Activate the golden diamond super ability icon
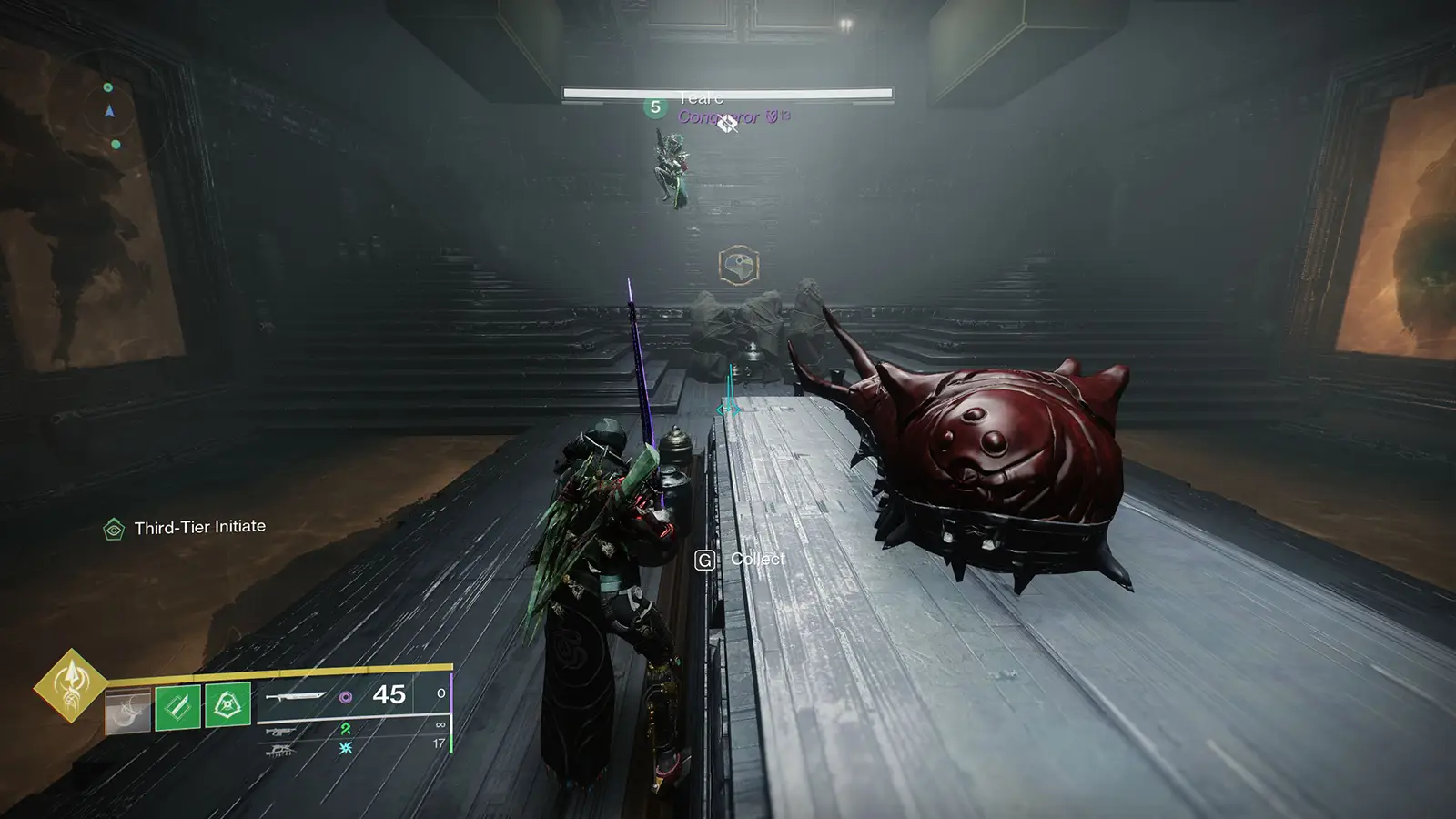 point(70,685)
